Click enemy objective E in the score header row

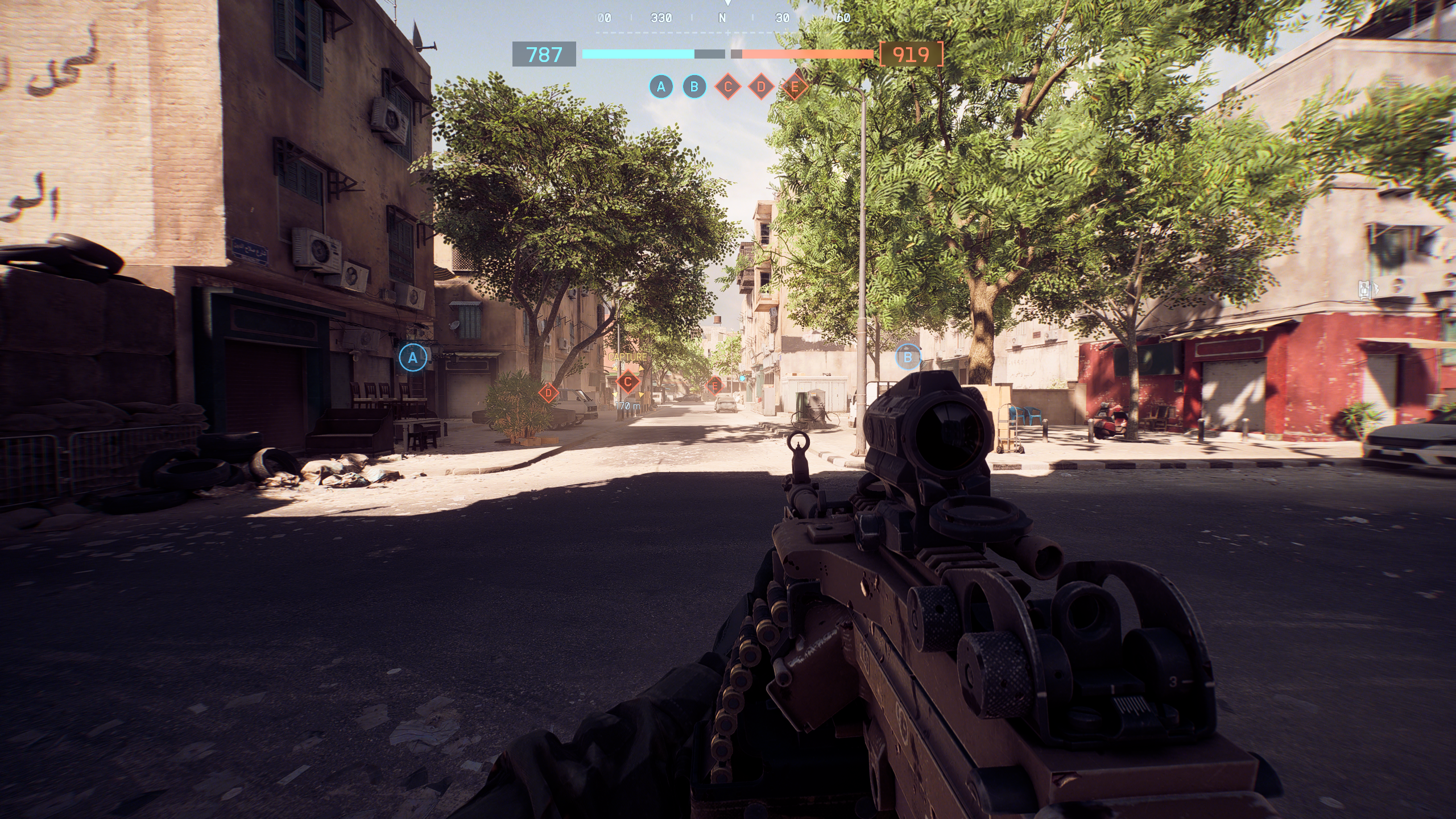tap(795, 87)
